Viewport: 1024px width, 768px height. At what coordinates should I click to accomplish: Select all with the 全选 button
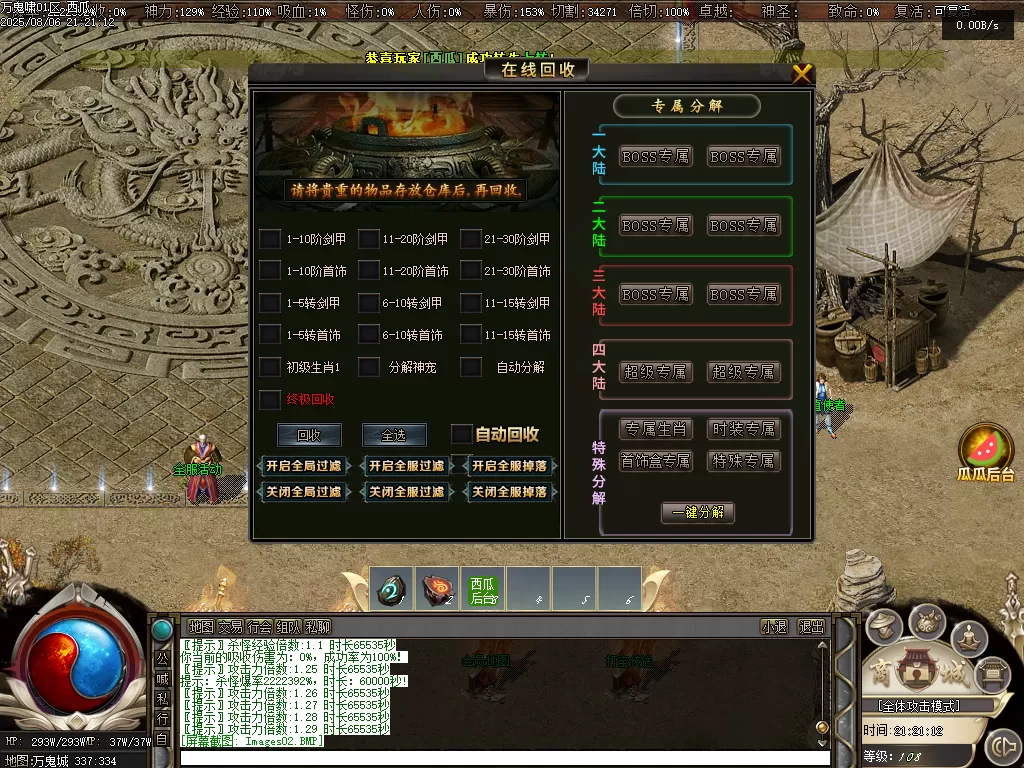pyautogui.click(x=393, y=435)
